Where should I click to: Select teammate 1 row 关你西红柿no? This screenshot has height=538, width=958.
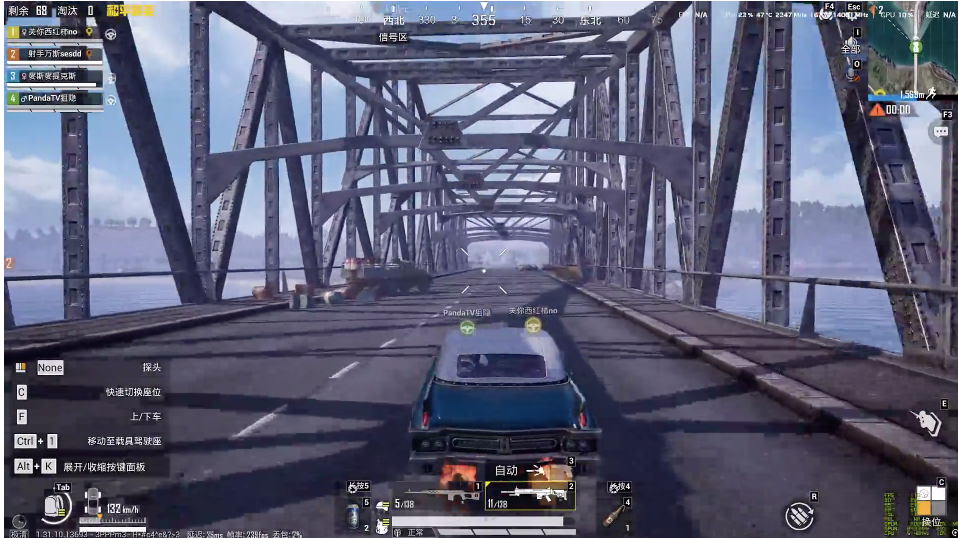tap(55, 32)
